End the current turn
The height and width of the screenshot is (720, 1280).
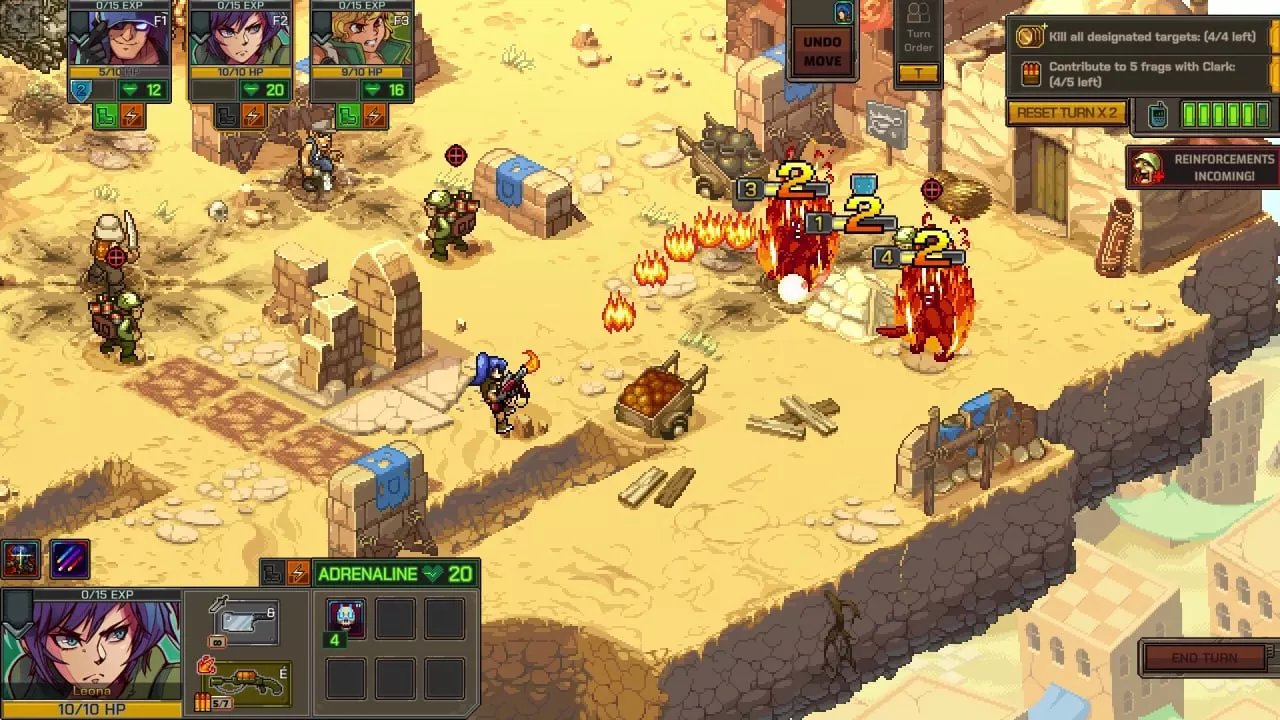pyautogui.click(x=1205, y=658)
